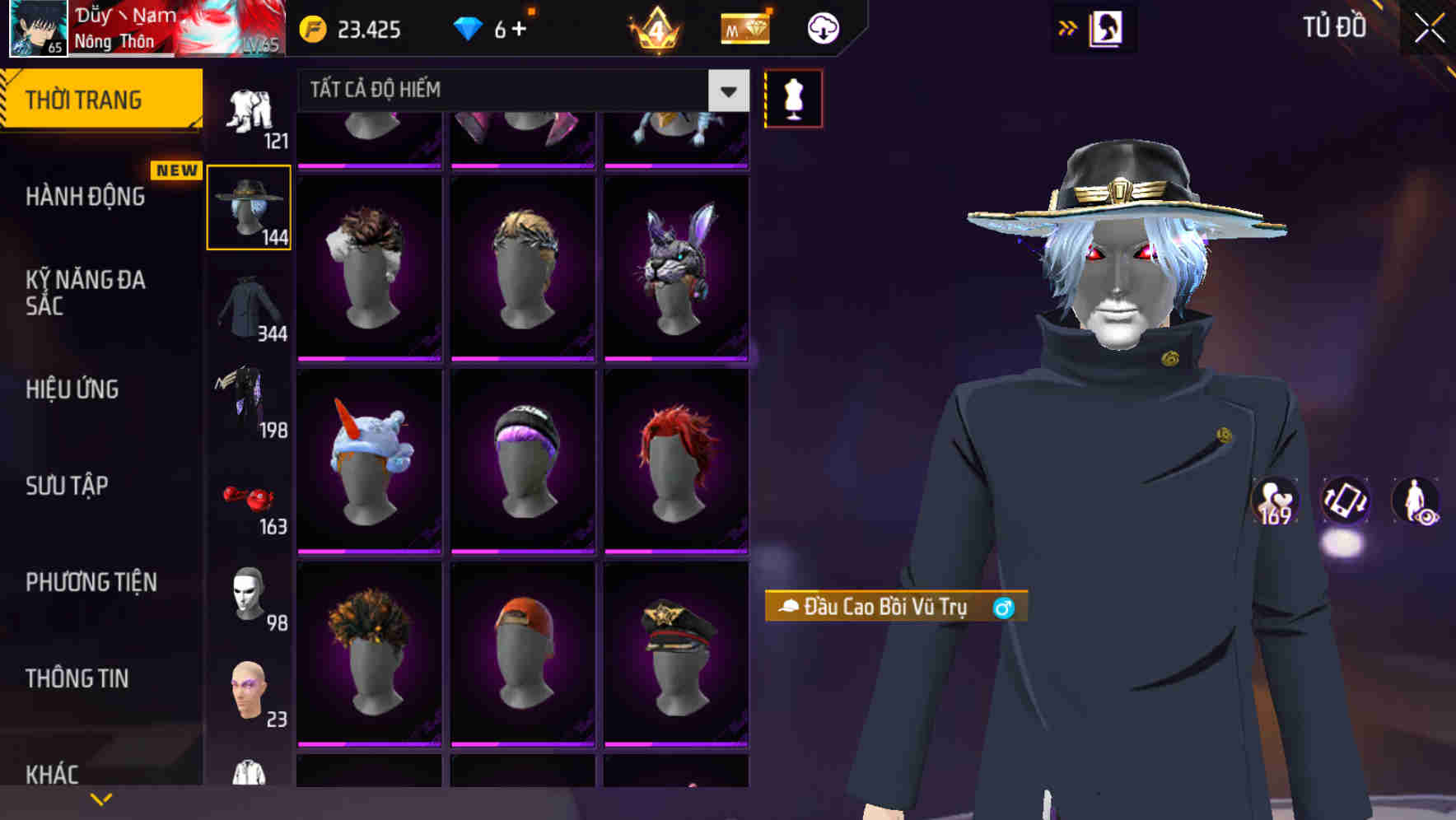Collapse the panel using the double arrows
Viewport: 1456px width, 820px height.
point(1067,27)
